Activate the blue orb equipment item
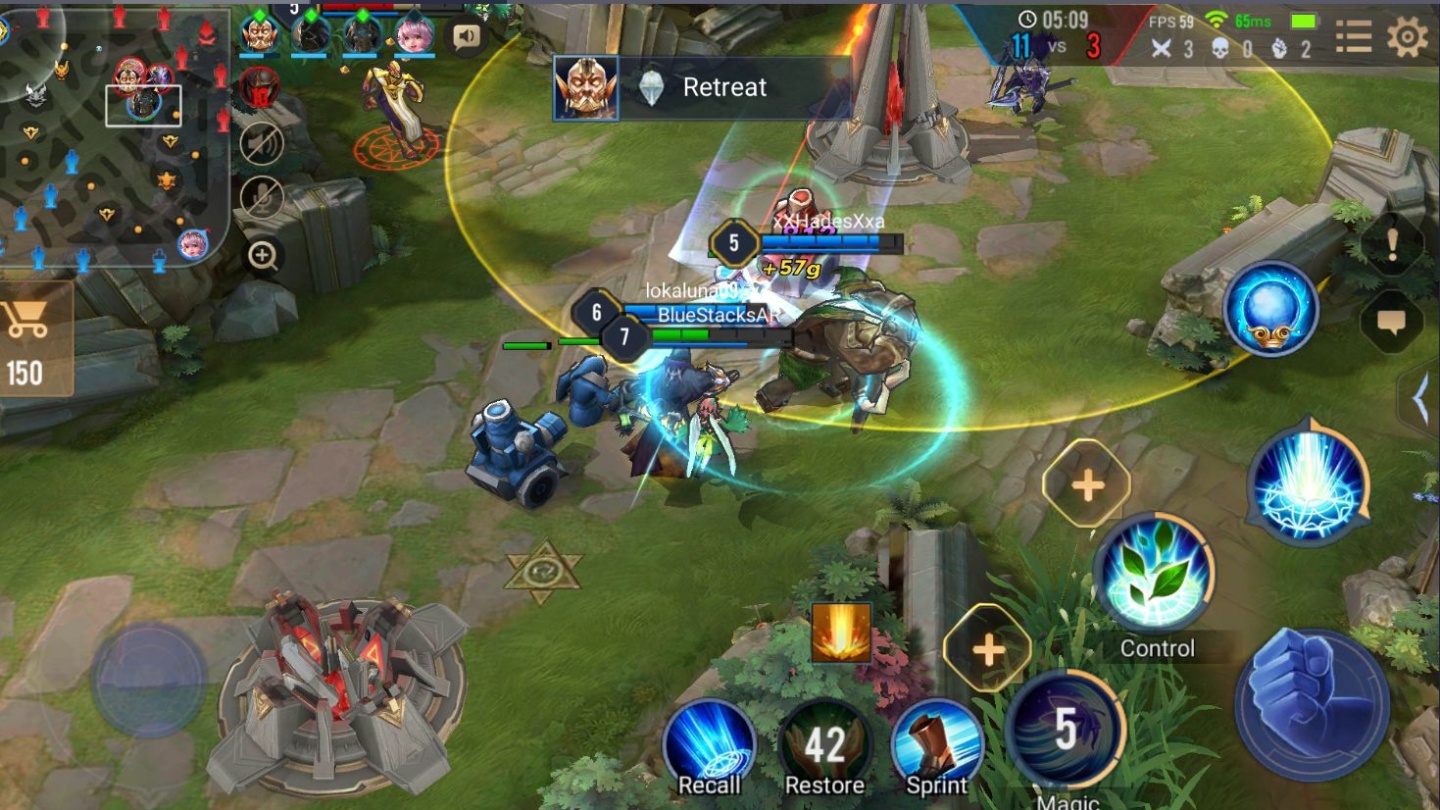The image size is (1440, 810). coord(1272,307)
